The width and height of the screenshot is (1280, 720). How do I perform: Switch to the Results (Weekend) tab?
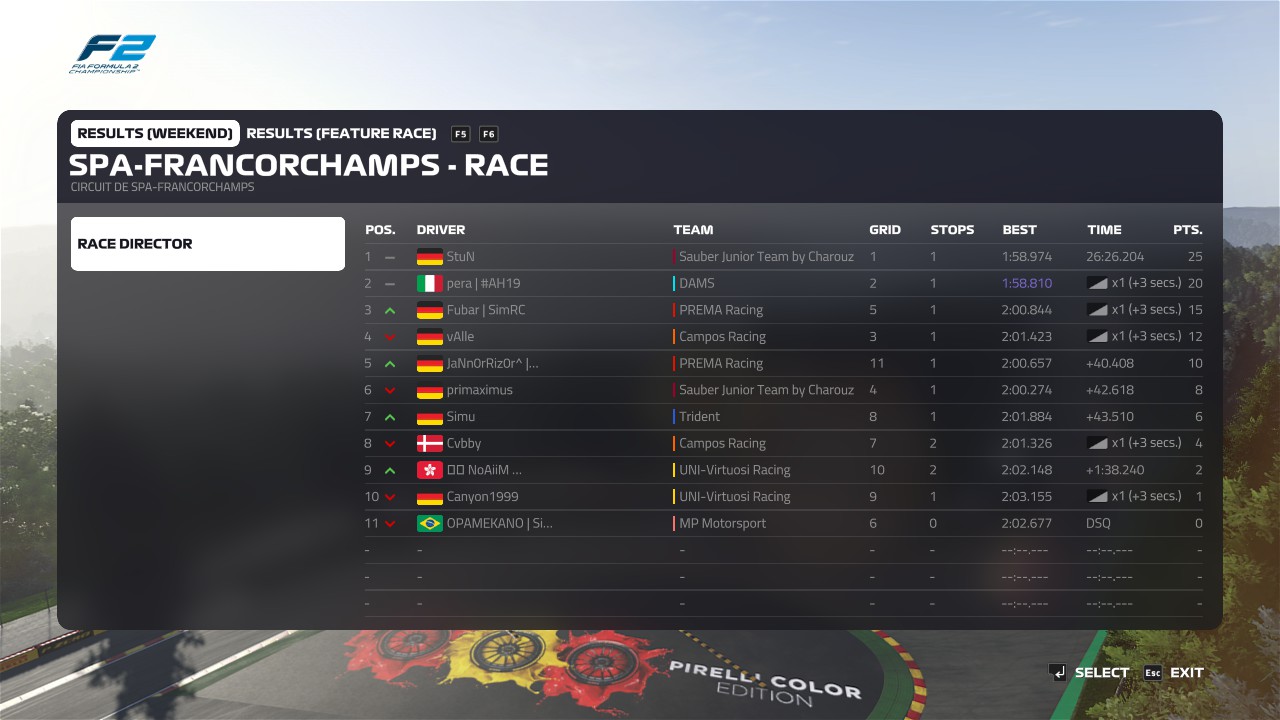155,134
